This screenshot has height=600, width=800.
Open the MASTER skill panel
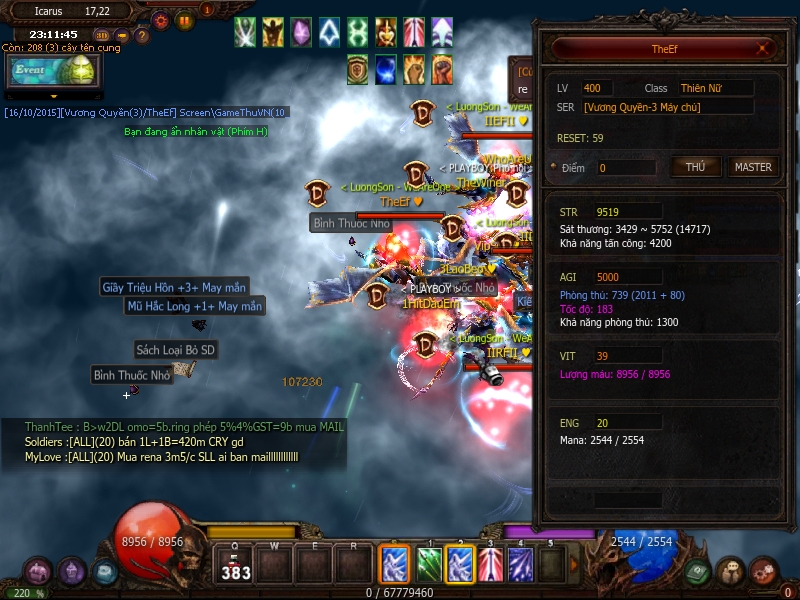[x=752, y=167]
